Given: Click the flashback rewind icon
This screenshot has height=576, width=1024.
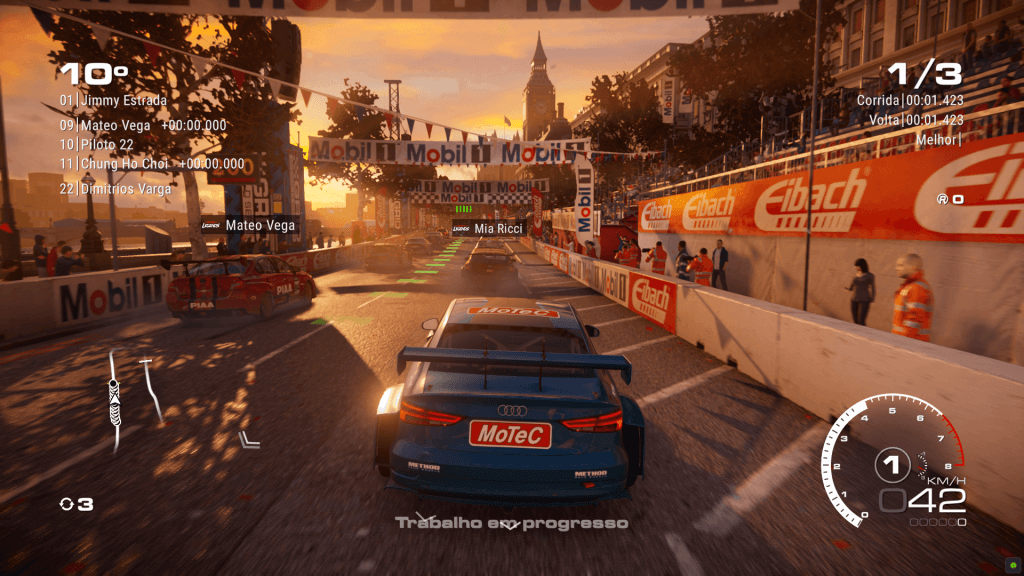Looking at the screenshot, I should coord(67,505).
